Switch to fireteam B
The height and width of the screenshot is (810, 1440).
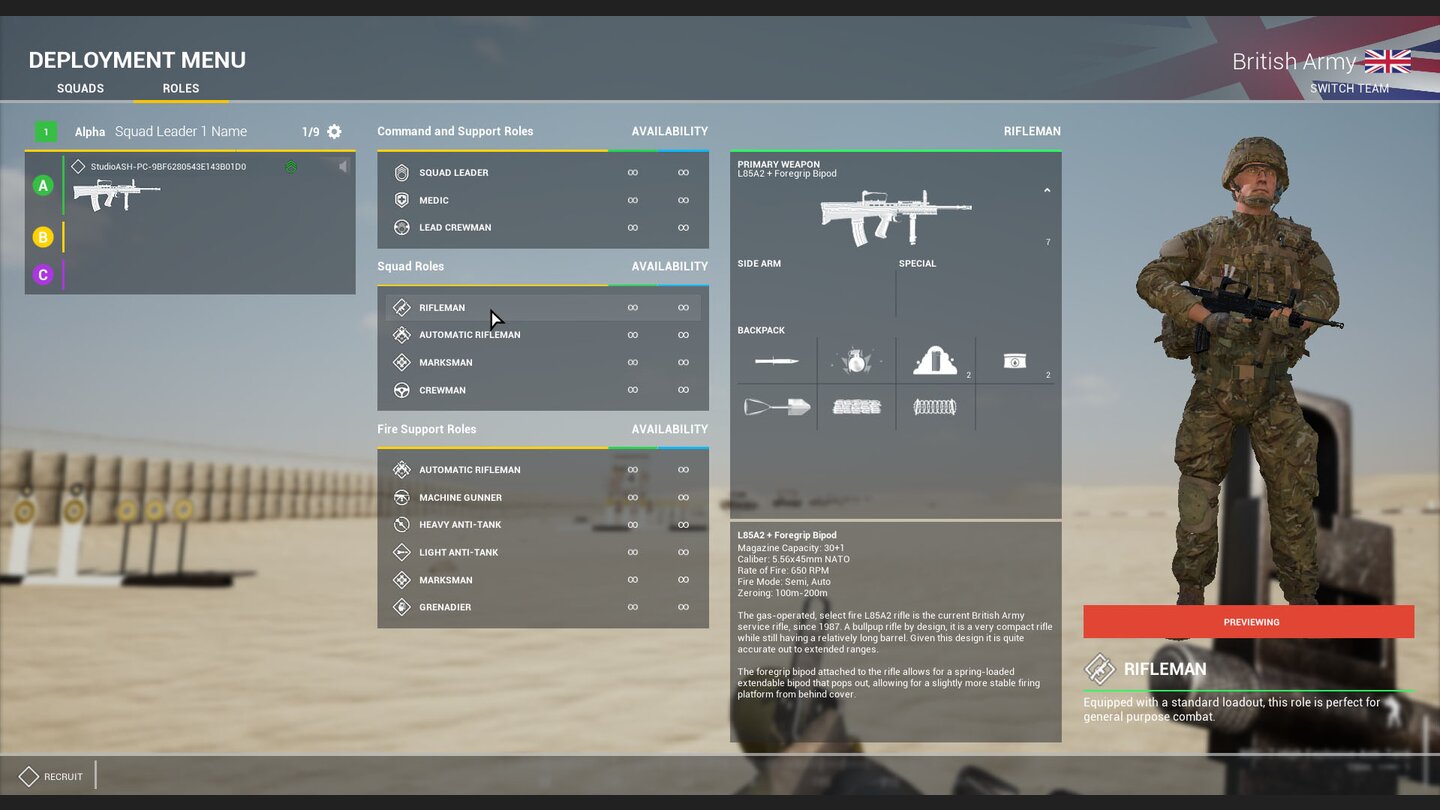pos(42,237)
